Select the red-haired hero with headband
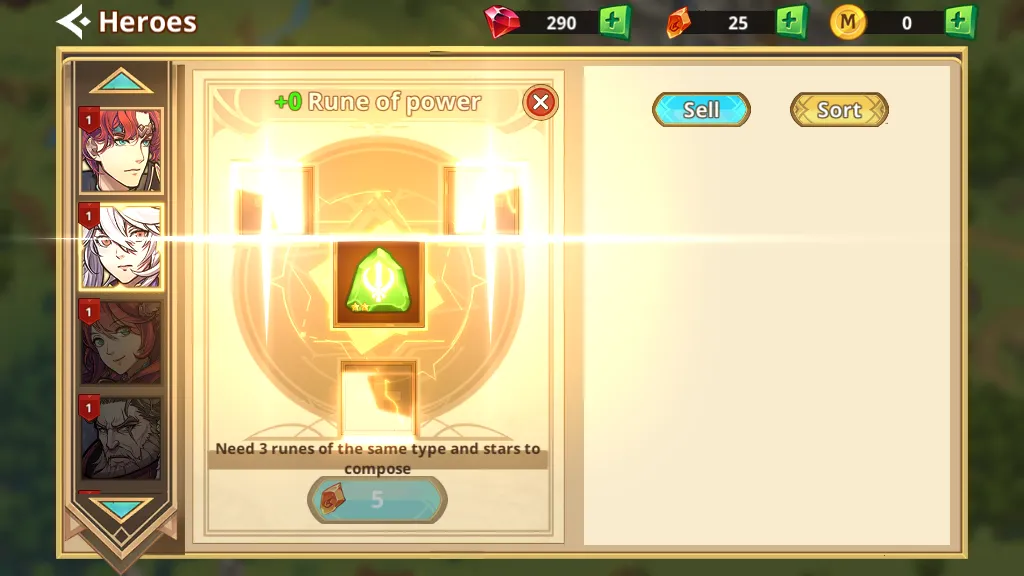The width and height of the screenshot is (1024, 576). [121, 150]
